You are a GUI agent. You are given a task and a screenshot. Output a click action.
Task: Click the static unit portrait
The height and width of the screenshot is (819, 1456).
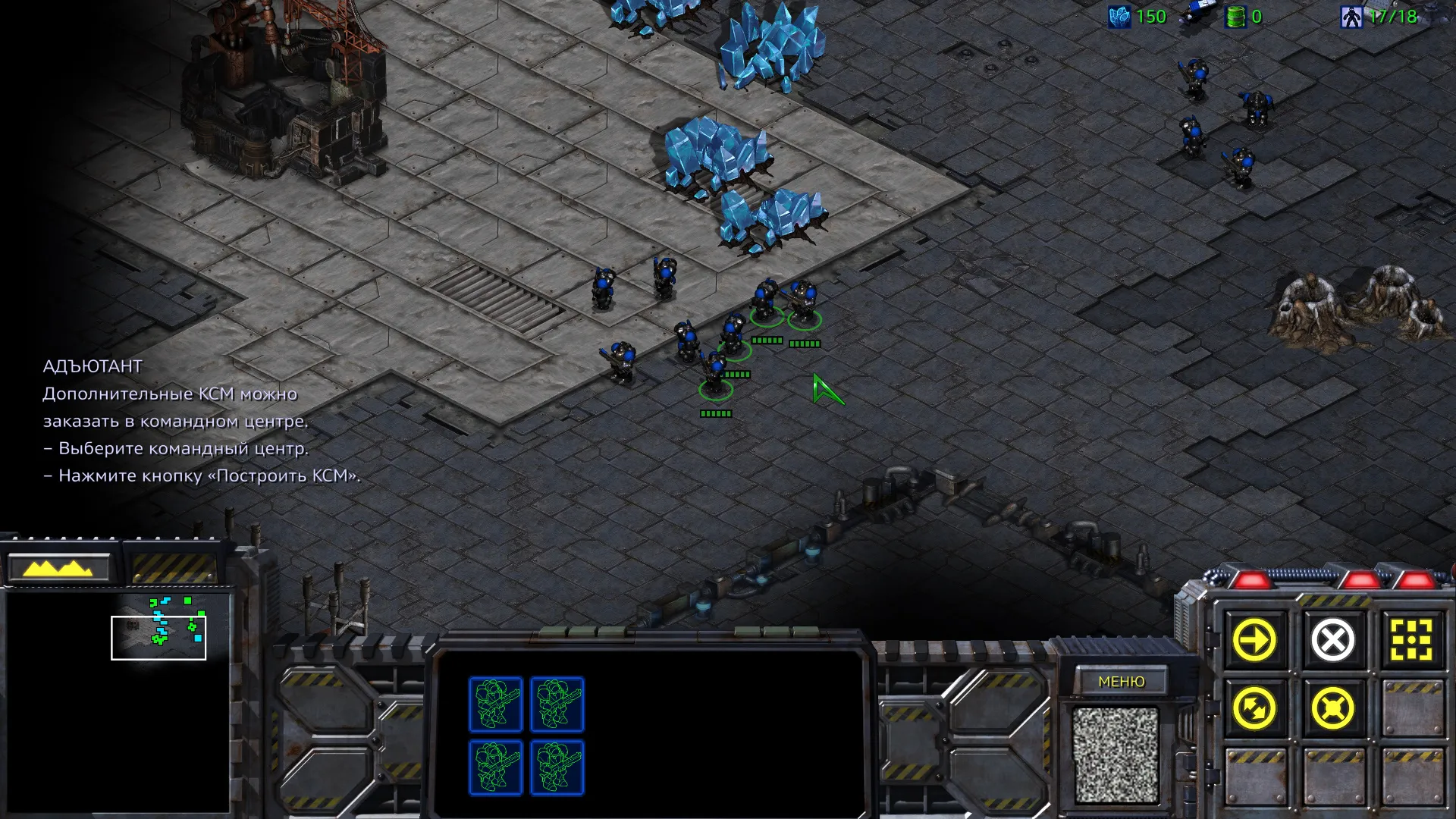[x=1115, y=755]
